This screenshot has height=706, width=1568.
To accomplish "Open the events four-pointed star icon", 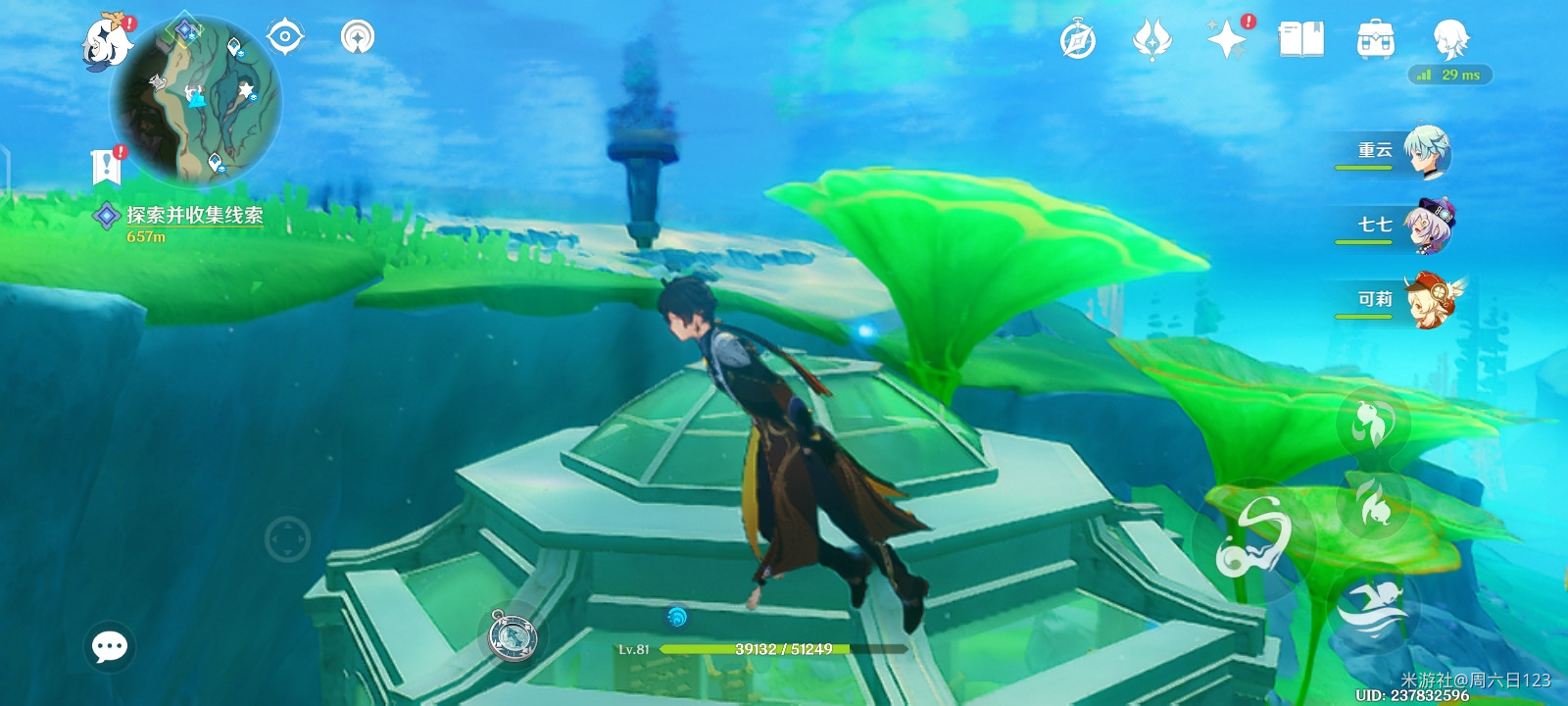I will click(1226, 40).
